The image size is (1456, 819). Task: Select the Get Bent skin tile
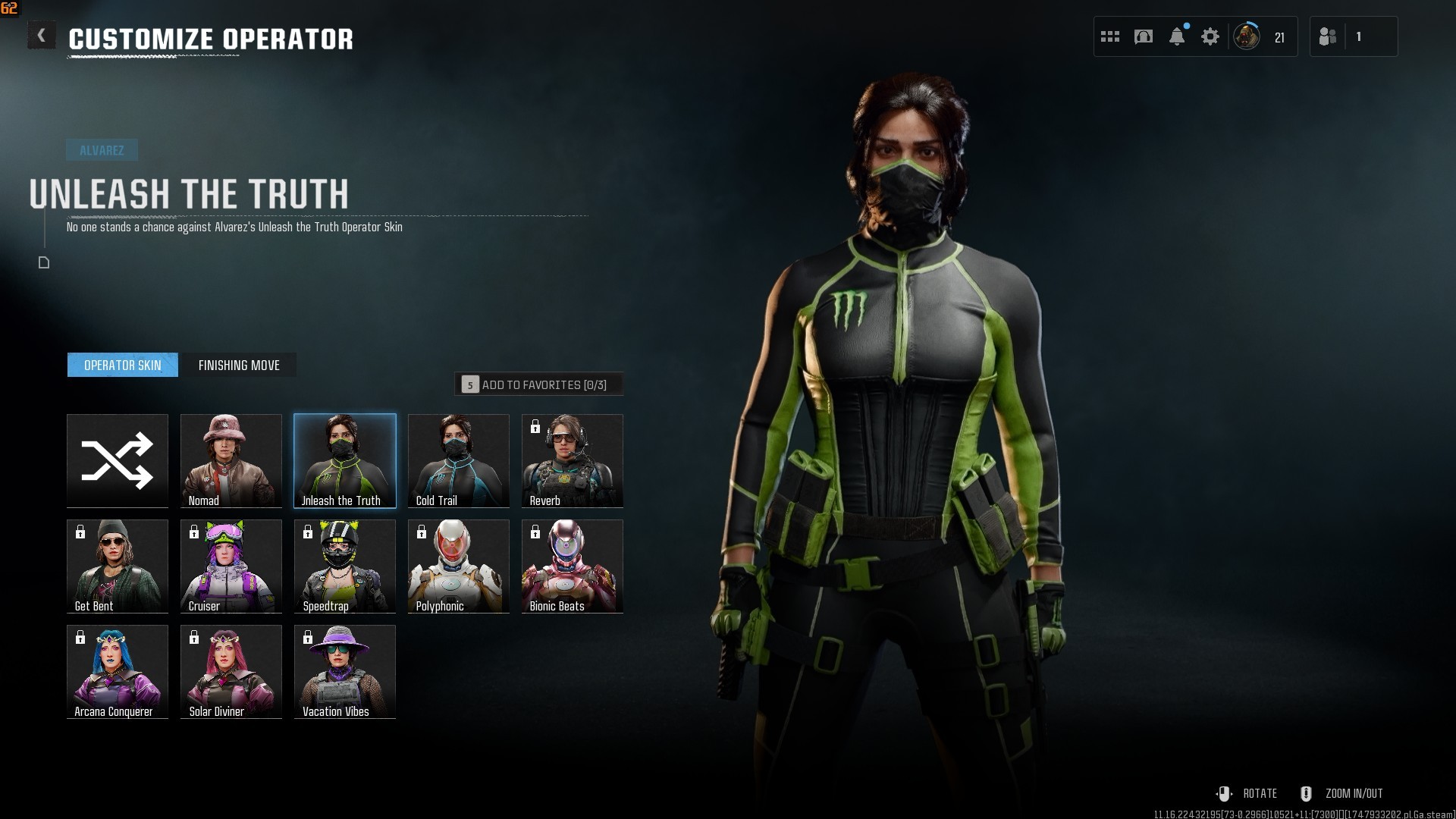click(118, 566)
